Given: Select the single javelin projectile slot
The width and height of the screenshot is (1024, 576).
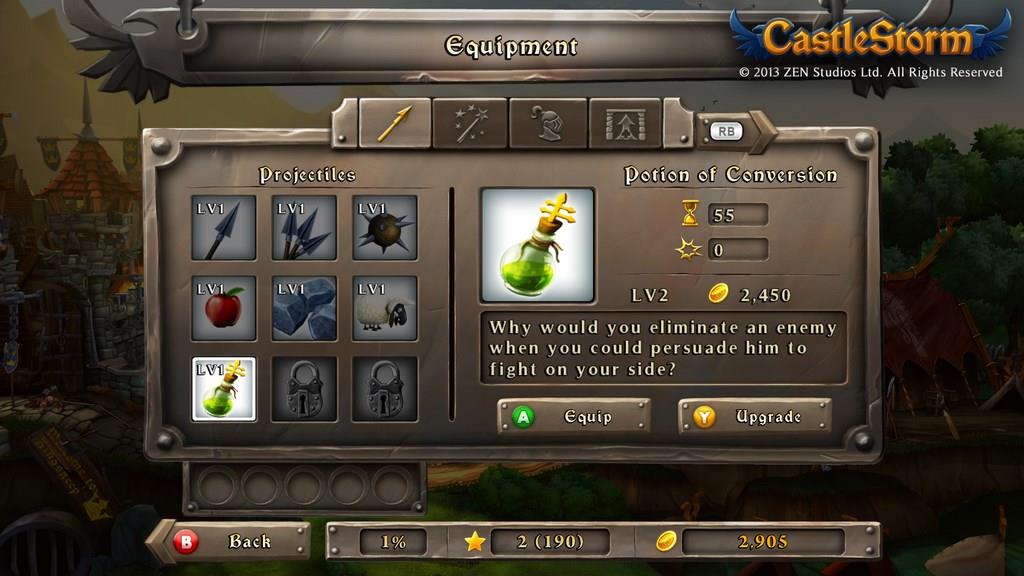Looking at the screenshot, I should [x=224, y=228].
